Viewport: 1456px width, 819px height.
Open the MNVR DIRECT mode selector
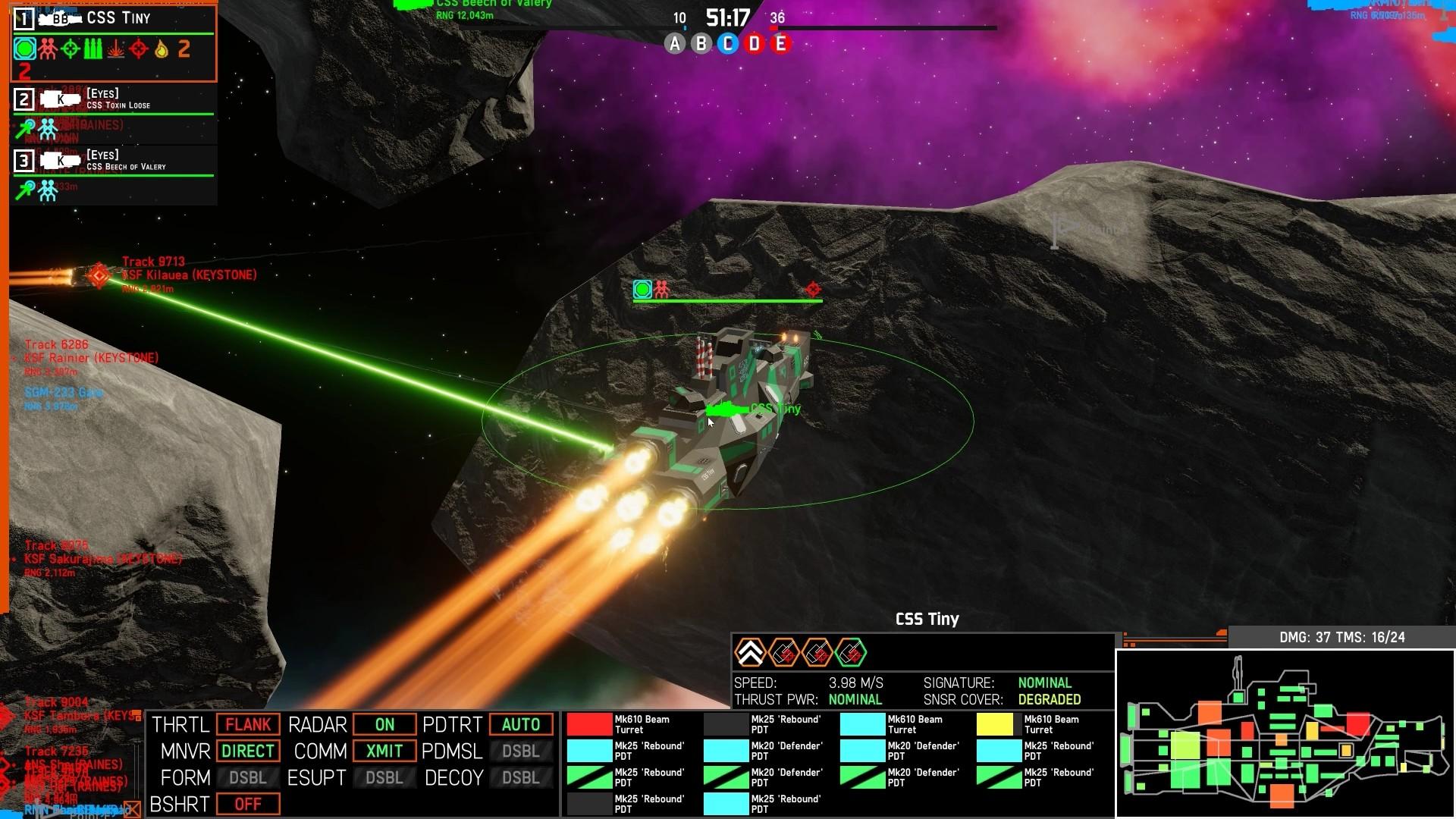point(248,751)
